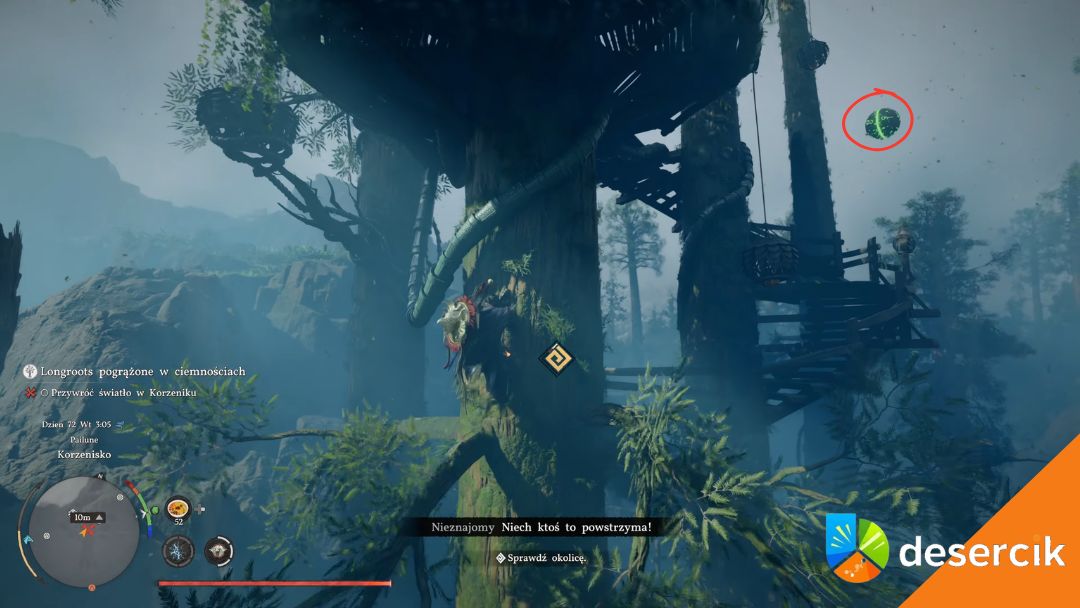Select the 10m distance marker on minimap
Viewport: 1080px width, 608px height.
click(82, 517)
